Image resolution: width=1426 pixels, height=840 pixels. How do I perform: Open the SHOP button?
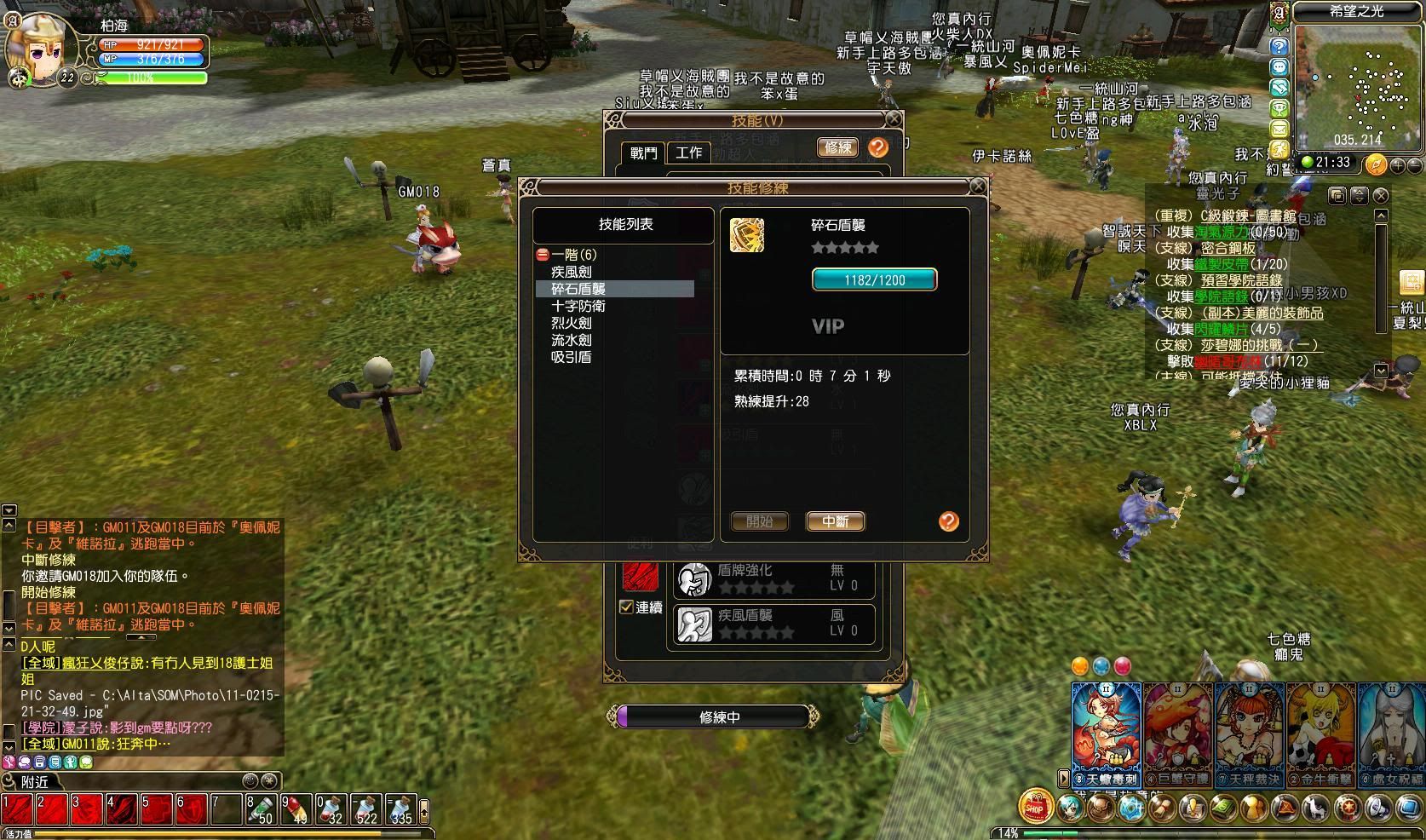pyautogui.click(x=1035, y=806)
